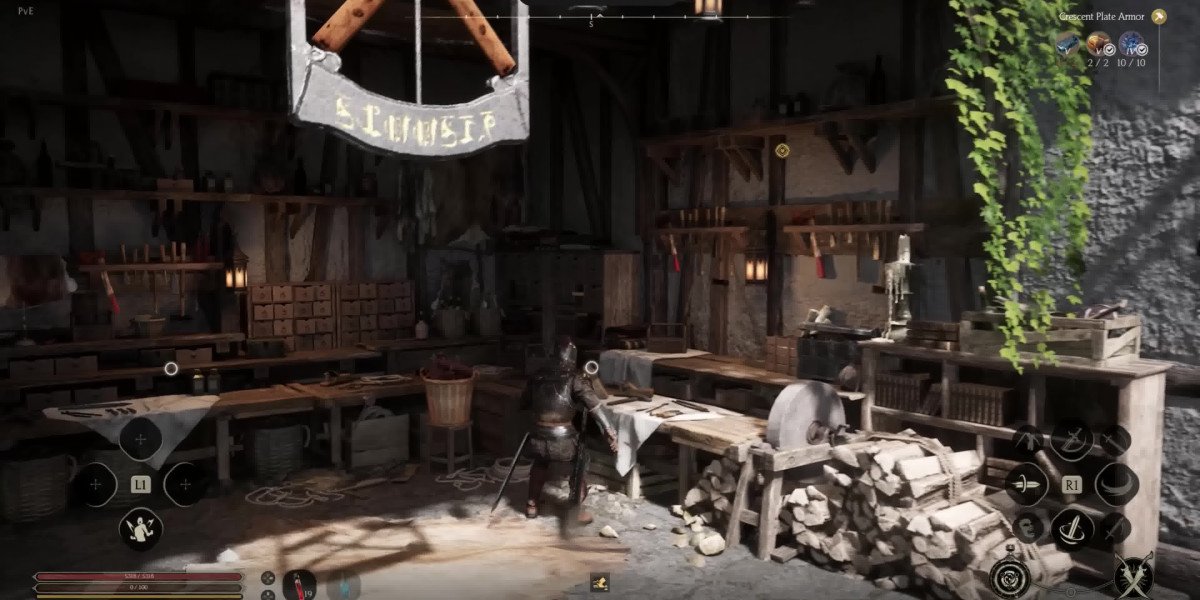This screenshot has height=600, width=1200.
Task: Activate the figure-with-blades stance skill
Action: tap(140, 528)
